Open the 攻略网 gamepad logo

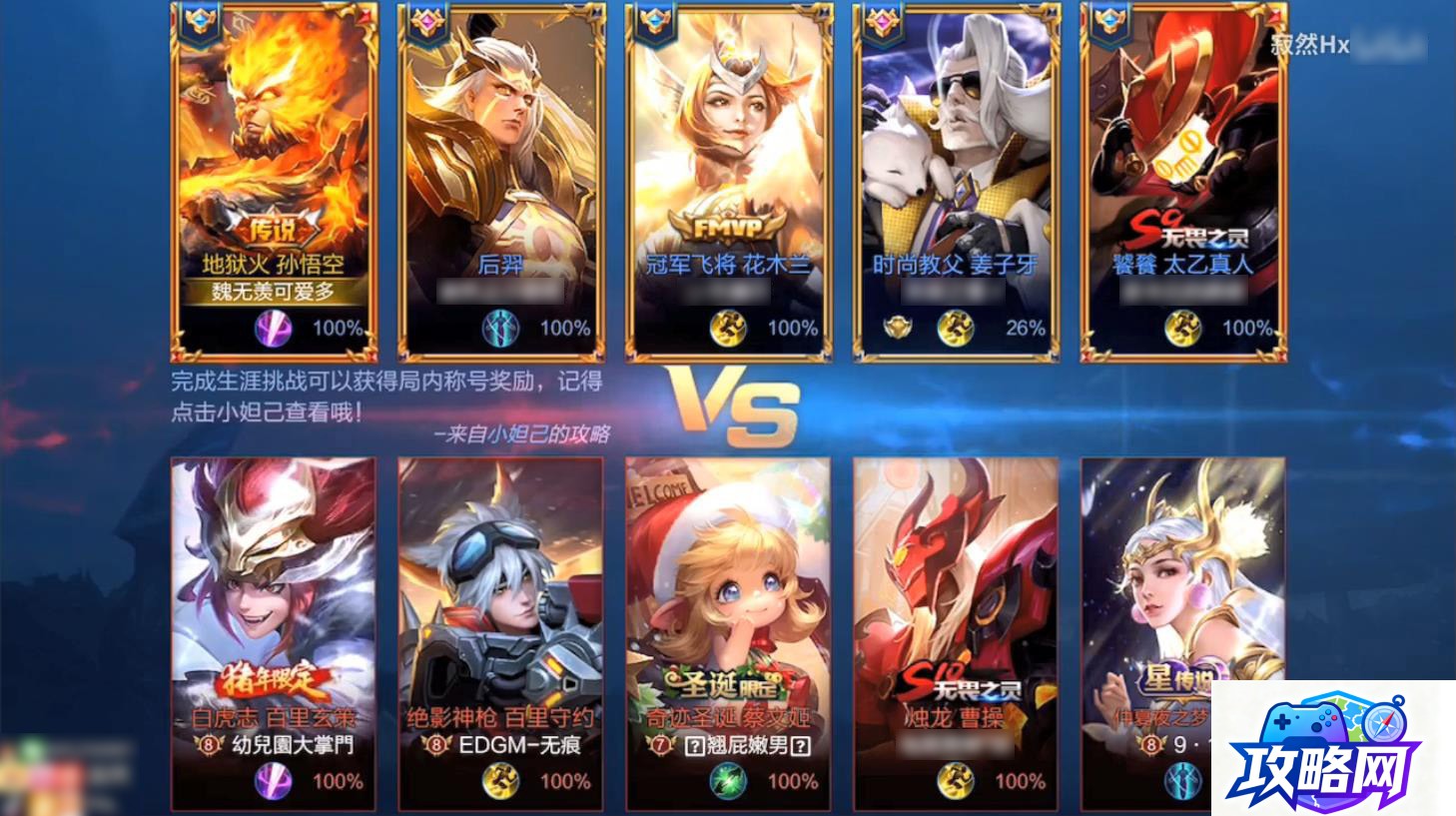click(1305, 722)
